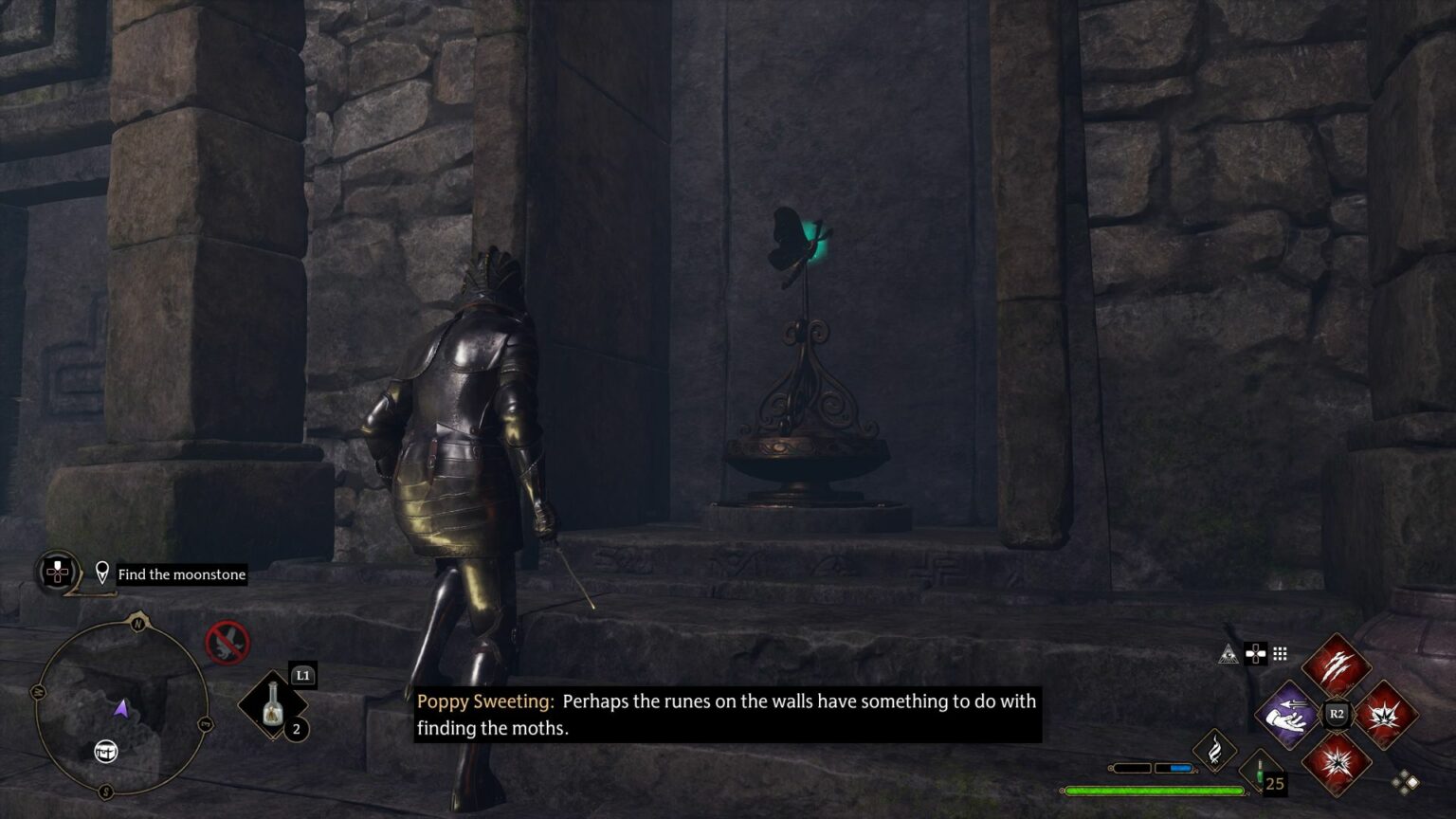This screenshot has width=1456, height=819.
Task: Click the player arrow on the minimap
Action: coord(123,709)
